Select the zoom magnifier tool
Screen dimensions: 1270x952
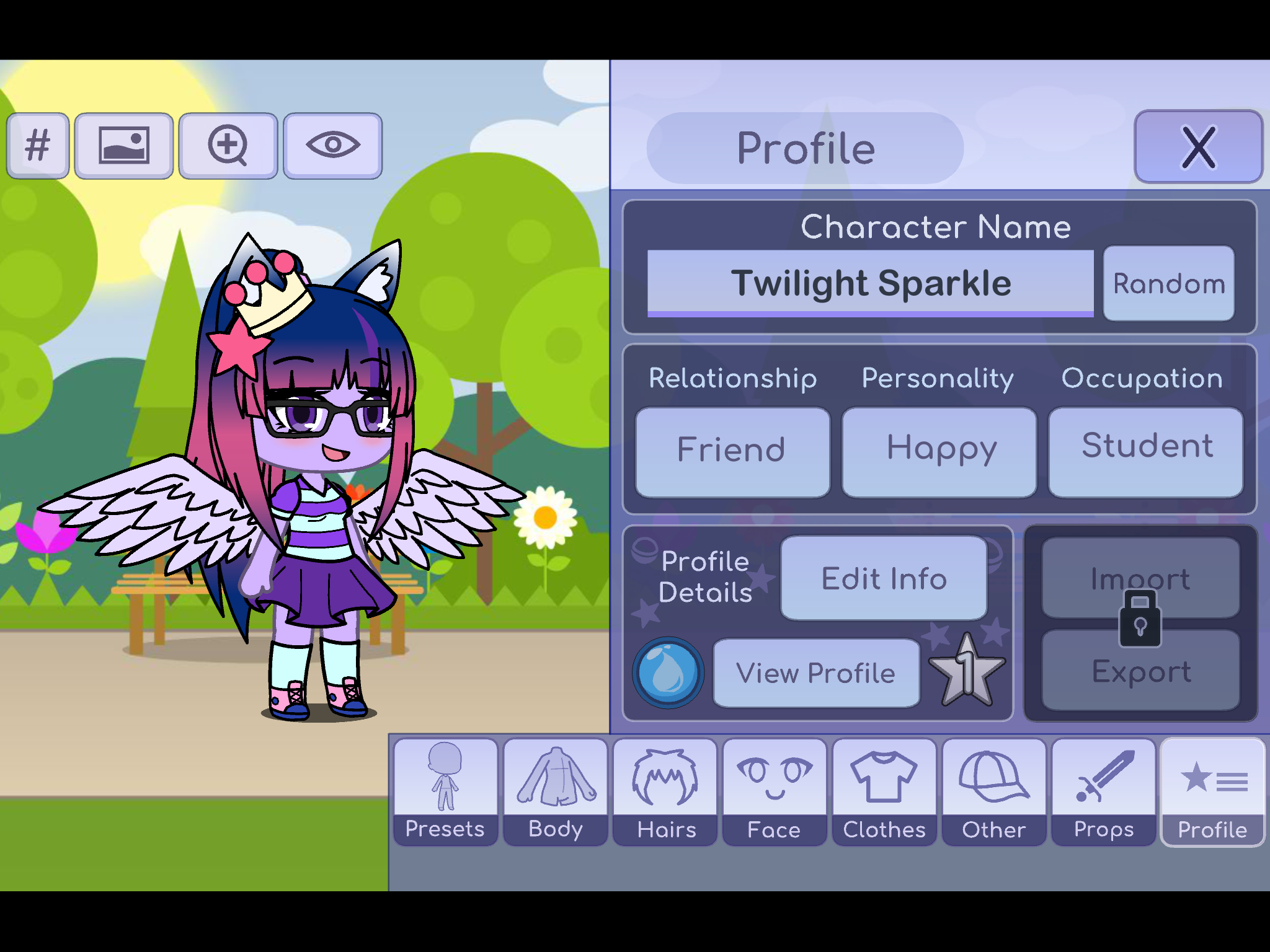[228, 144]
